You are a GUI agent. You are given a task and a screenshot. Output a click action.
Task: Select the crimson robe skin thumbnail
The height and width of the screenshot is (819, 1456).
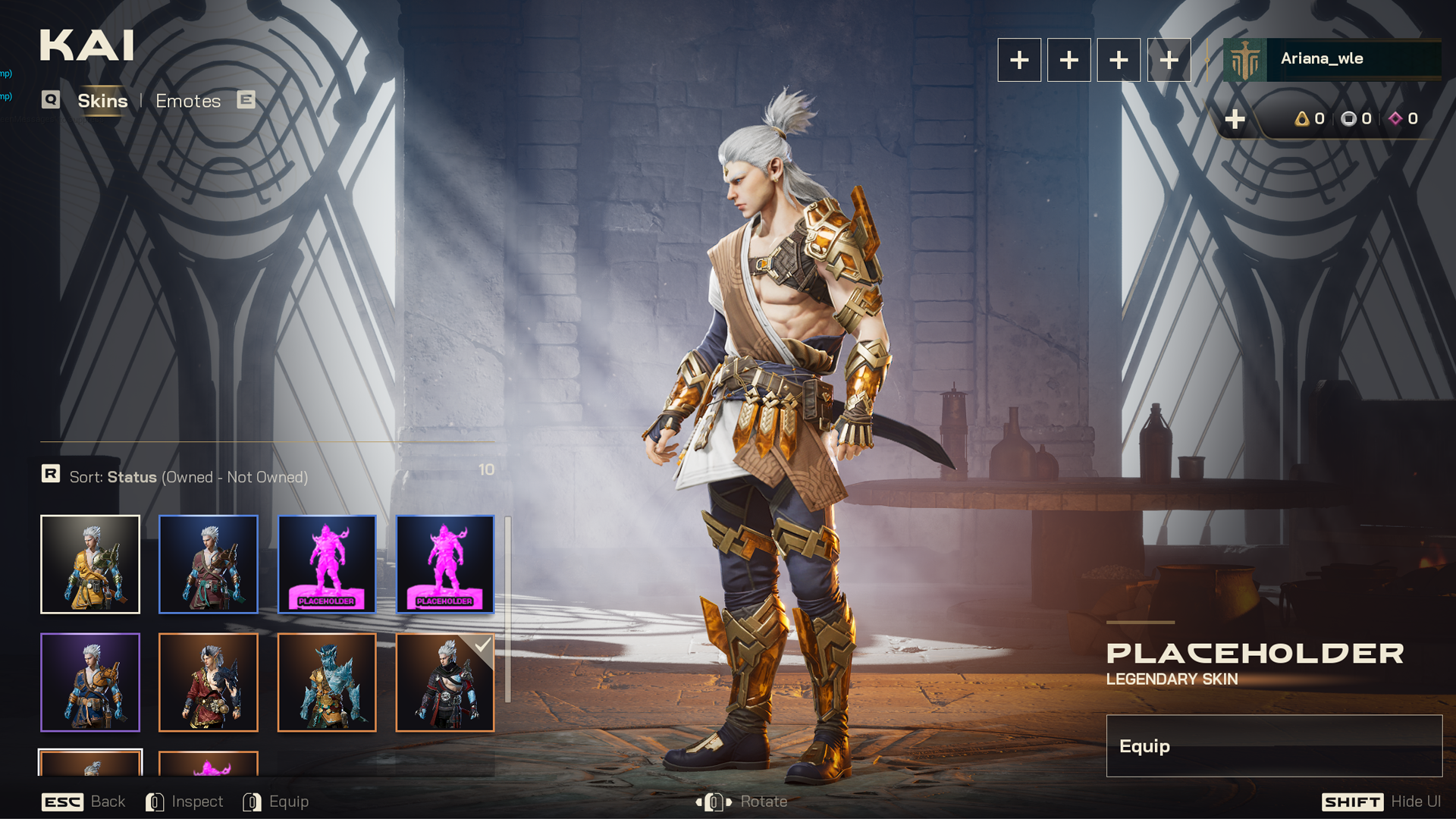click(209, 682)
